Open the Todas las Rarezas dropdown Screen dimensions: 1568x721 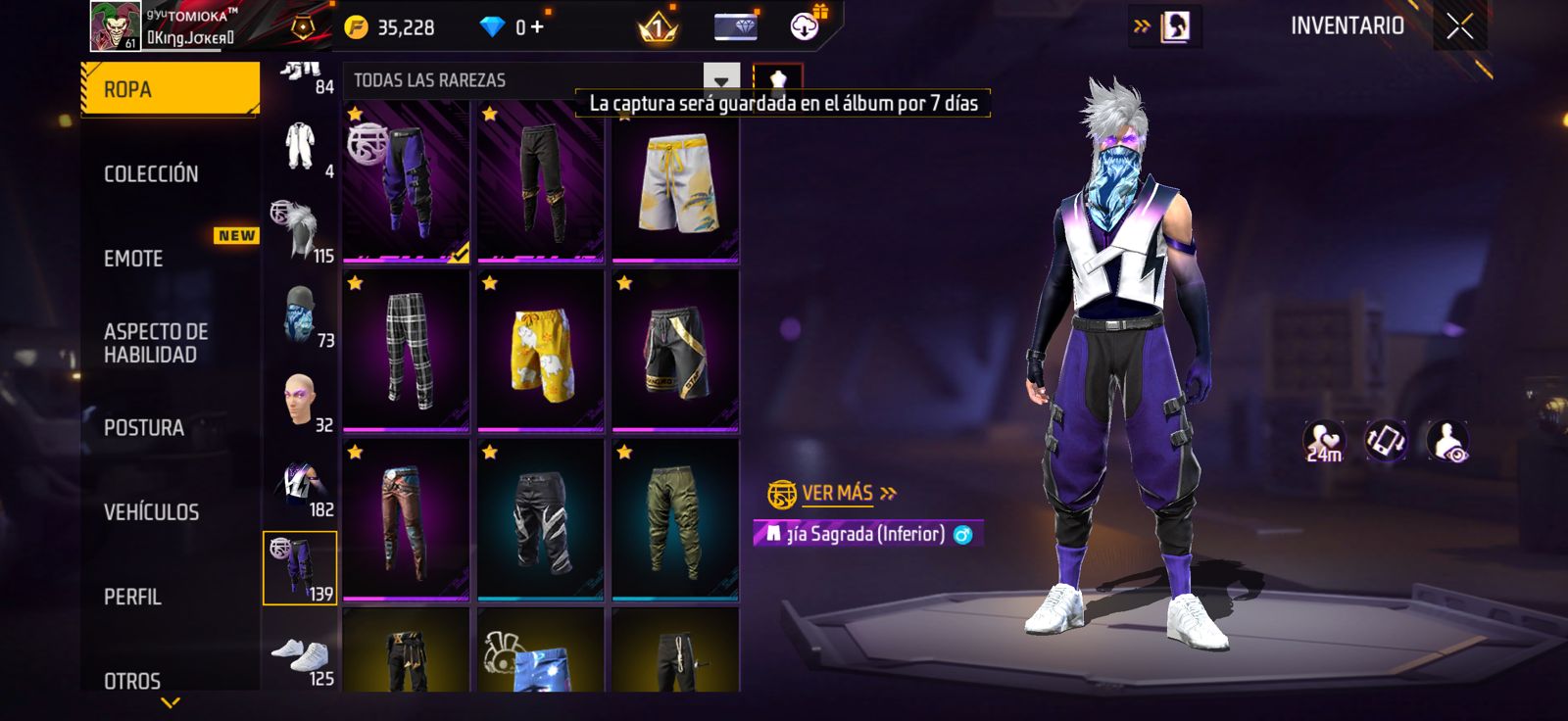[720, 80]
